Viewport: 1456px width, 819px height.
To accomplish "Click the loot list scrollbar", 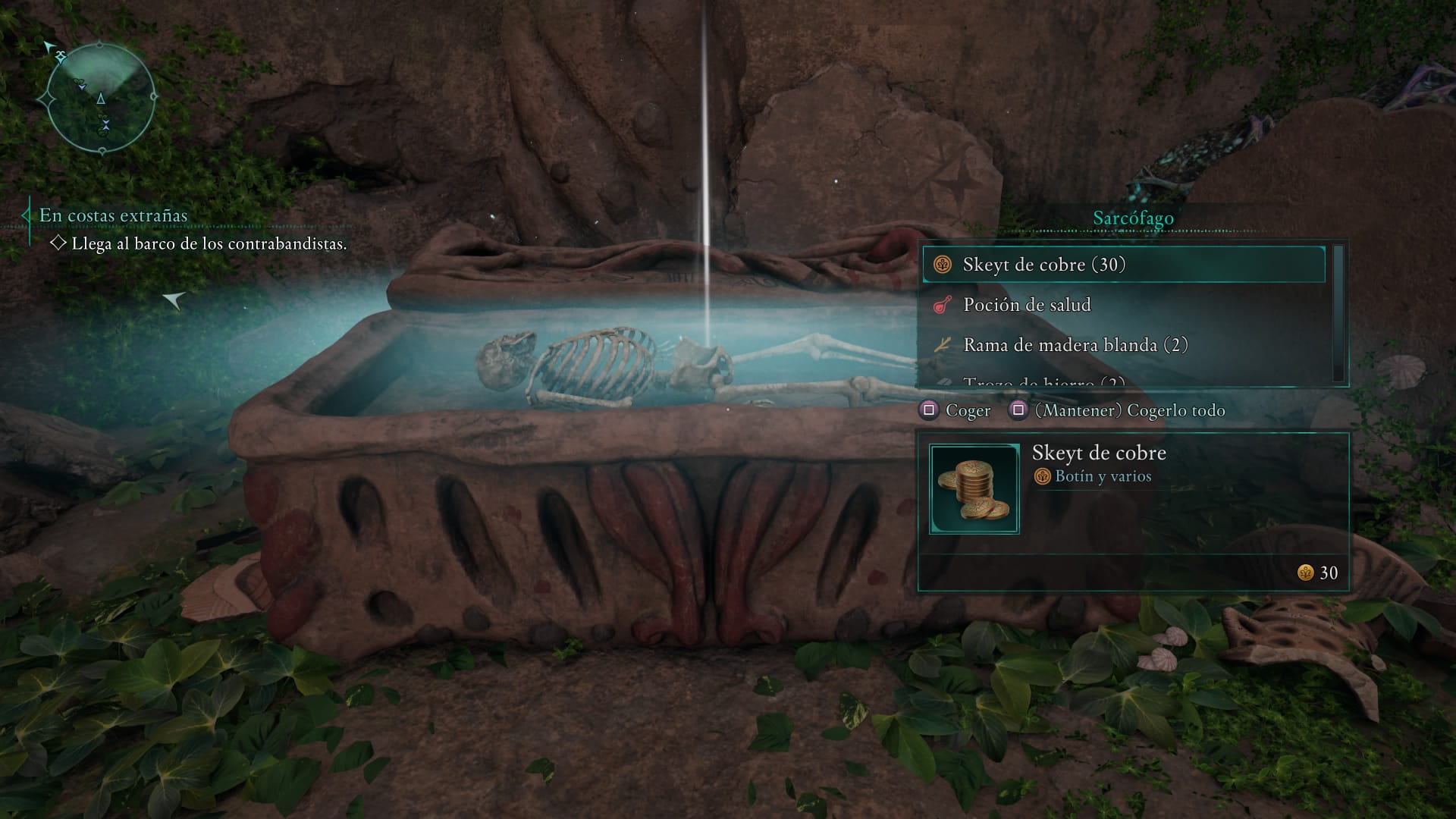I will pyautogui.click(x=1338, y=312).
